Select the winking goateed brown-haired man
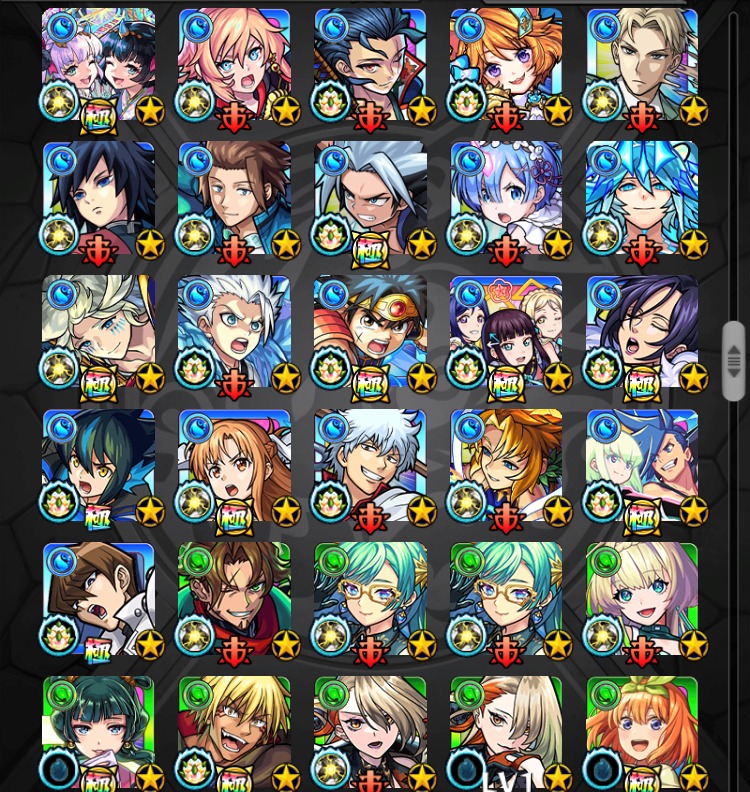Viewport: 750px width, 792px height. [x=234, y=600]
